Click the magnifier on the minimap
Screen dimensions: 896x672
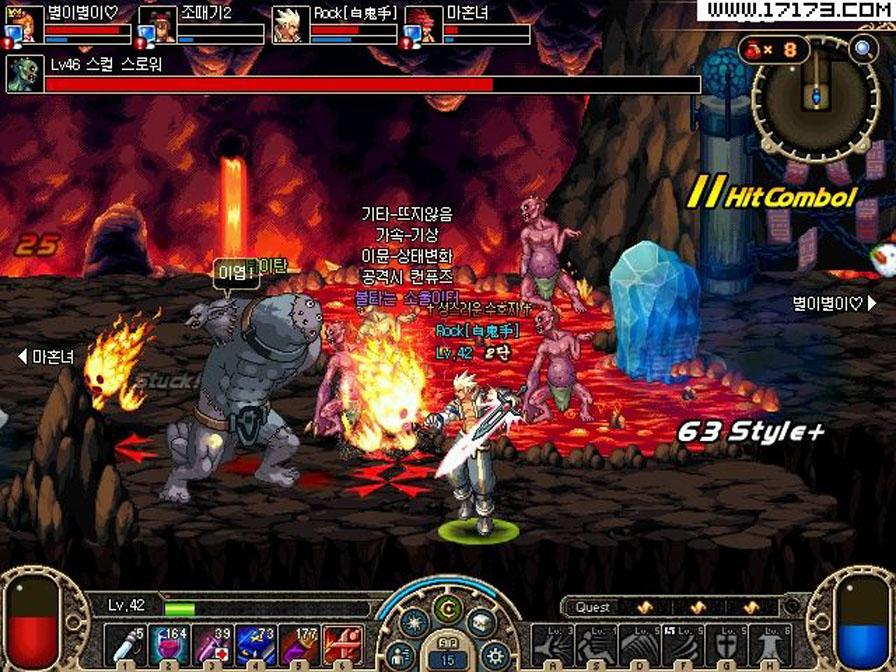862,48
